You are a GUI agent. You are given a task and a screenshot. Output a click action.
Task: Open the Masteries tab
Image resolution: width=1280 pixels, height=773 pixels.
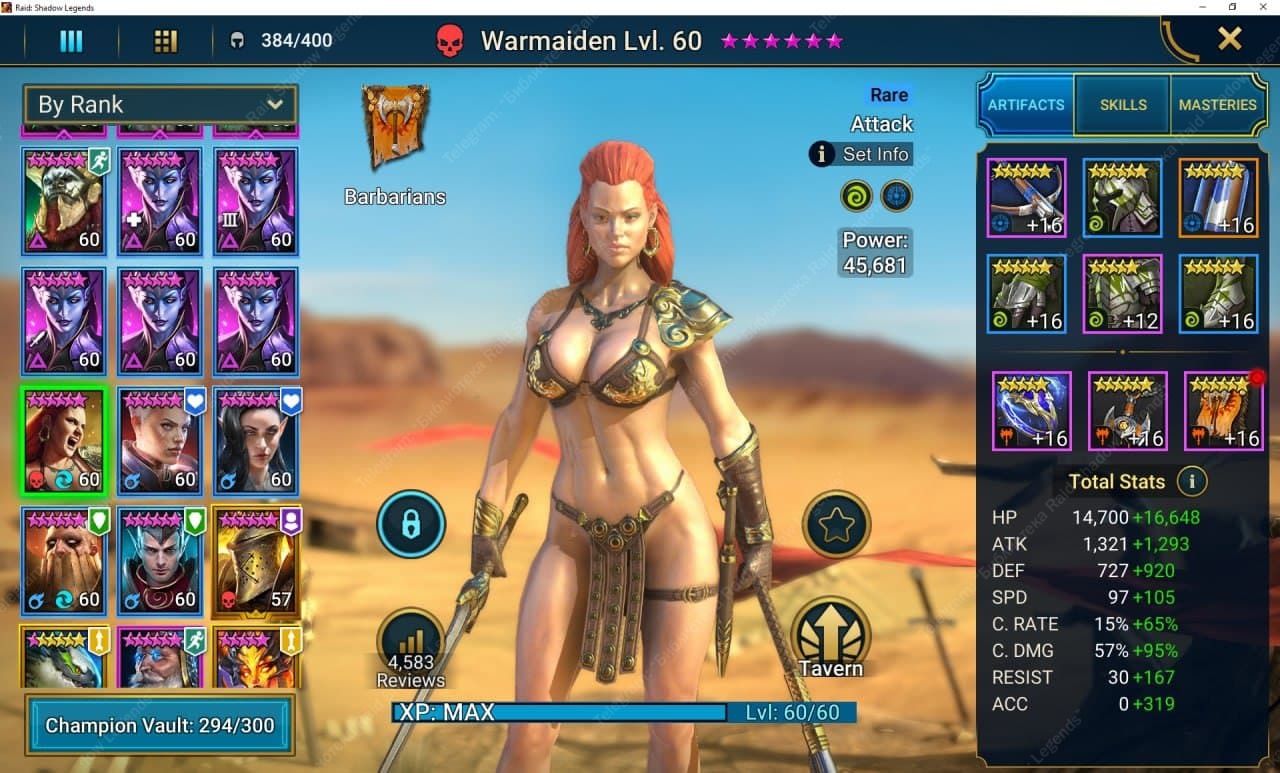pyautogui.click(x=1217, y=105)
